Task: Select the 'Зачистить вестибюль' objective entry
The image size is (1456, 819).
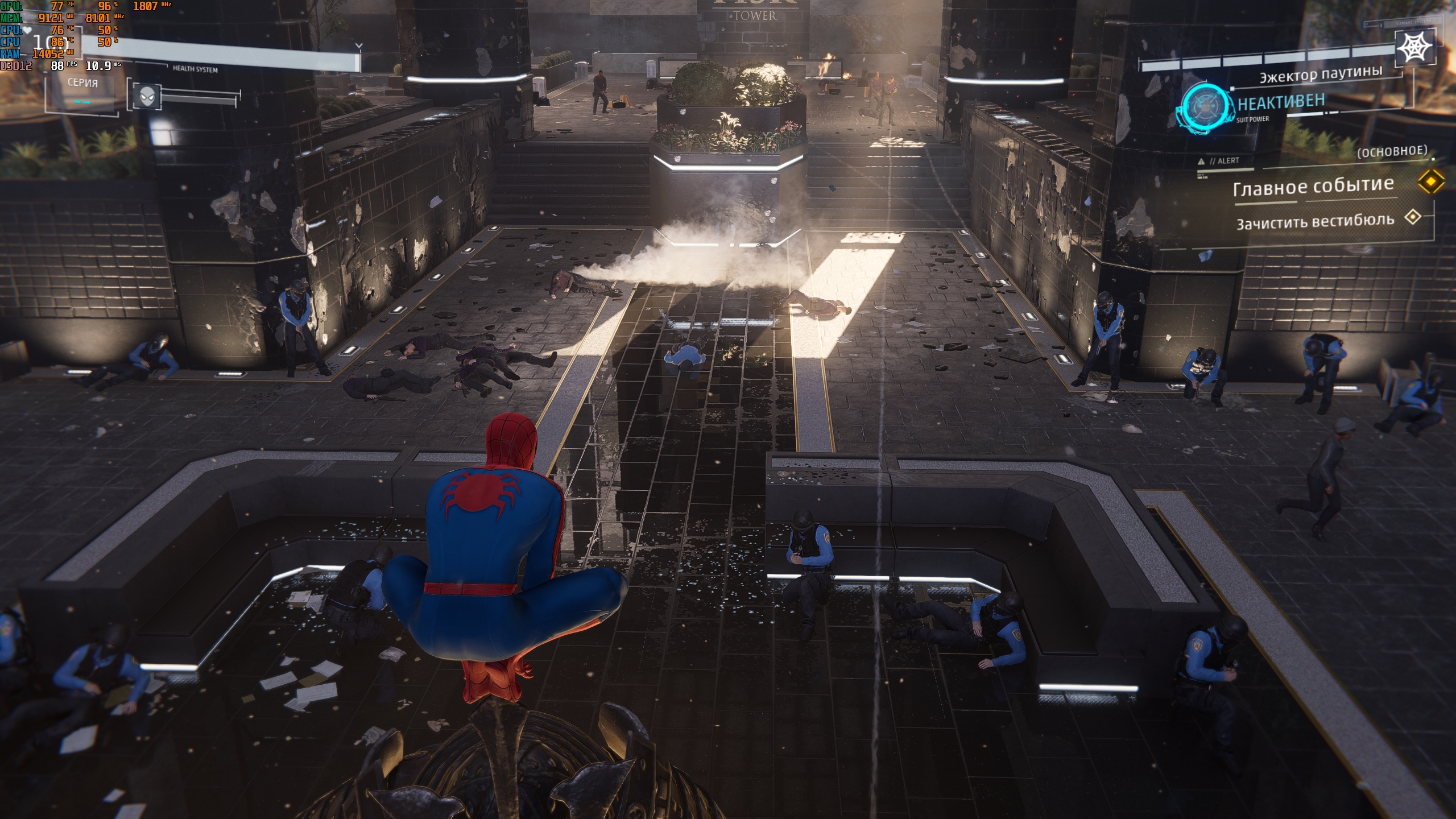Action: 1315,221
